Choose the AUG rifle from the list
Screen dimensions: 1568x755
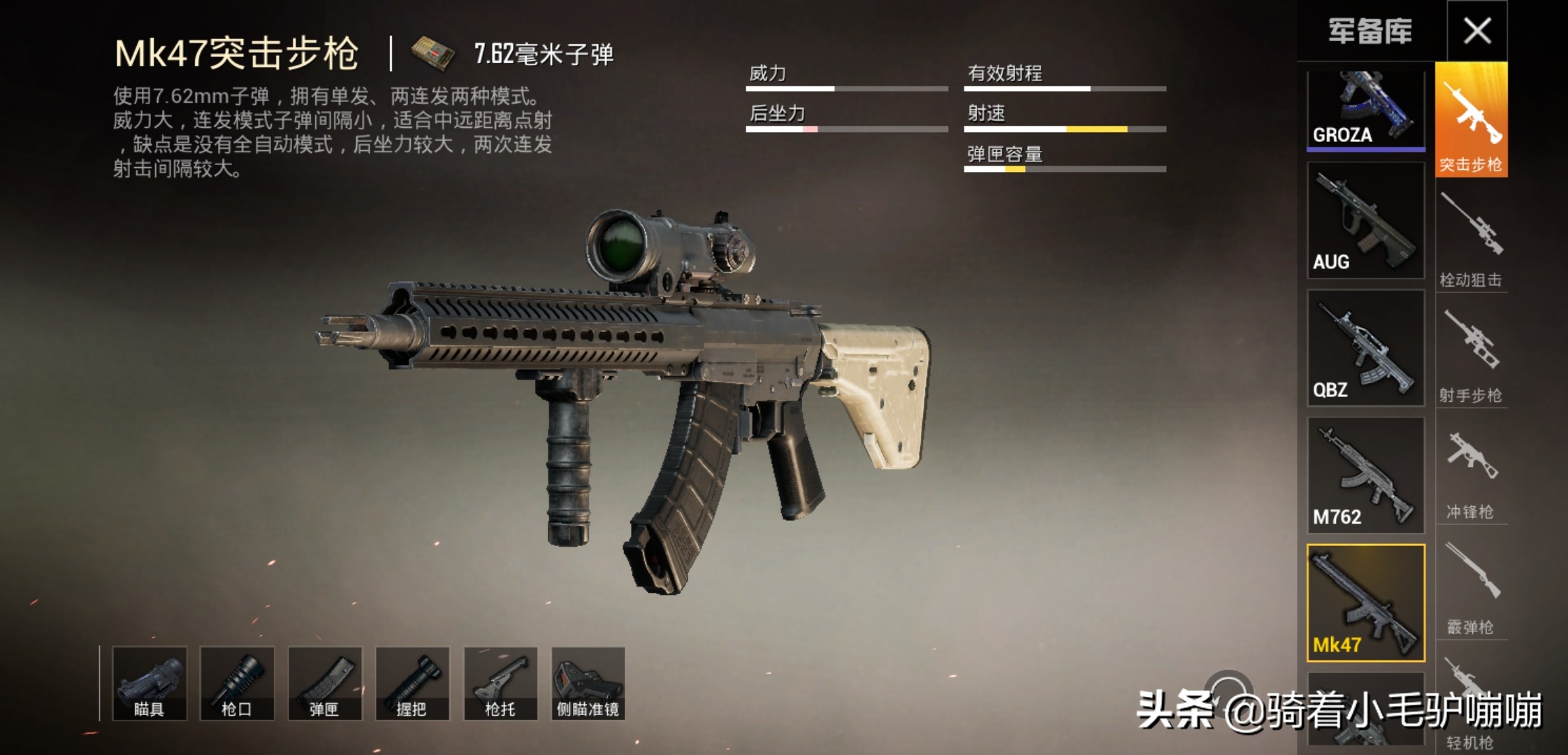1365,221
